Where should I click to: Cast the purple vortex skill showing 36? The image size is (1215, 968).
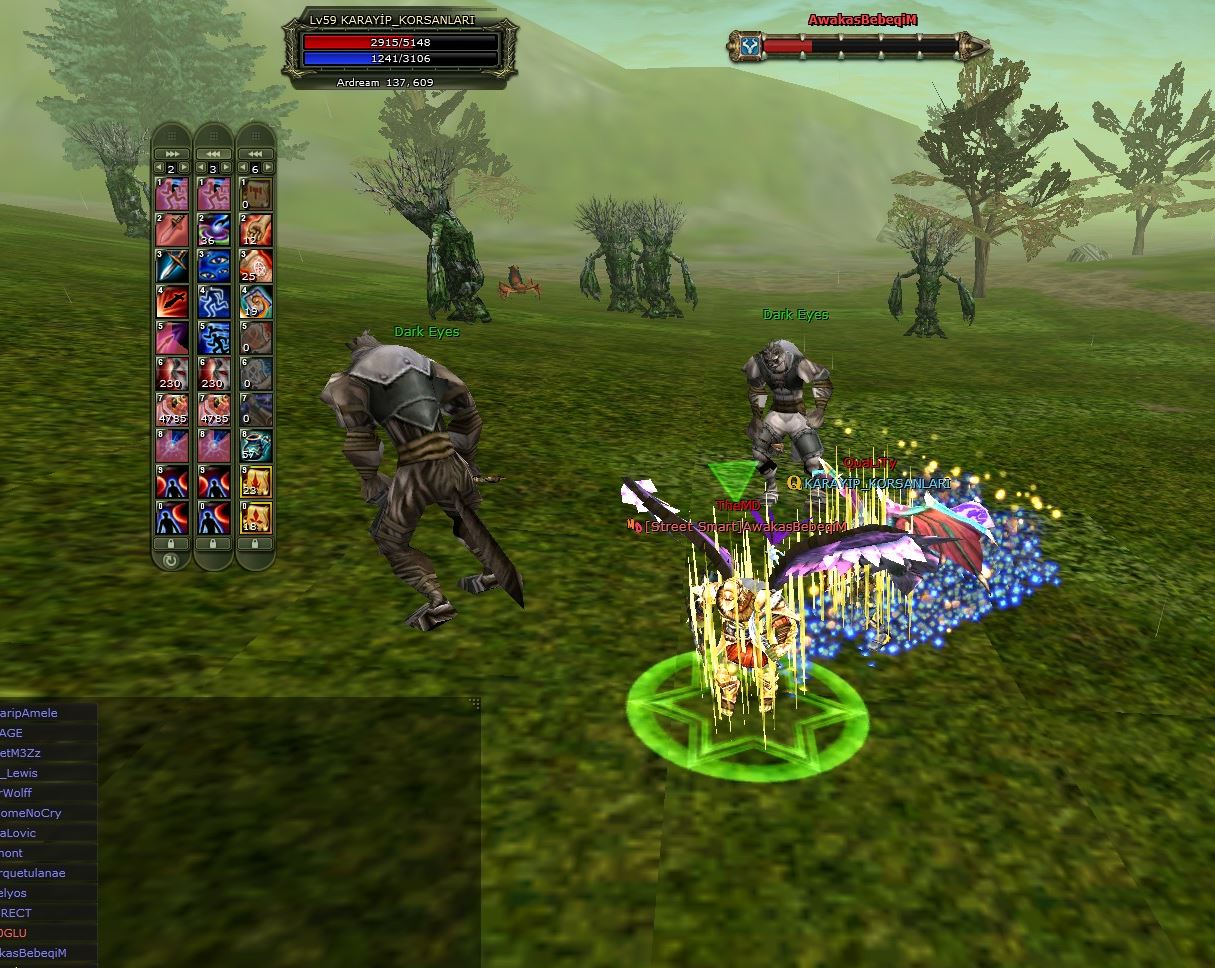[x=213, y=229]
